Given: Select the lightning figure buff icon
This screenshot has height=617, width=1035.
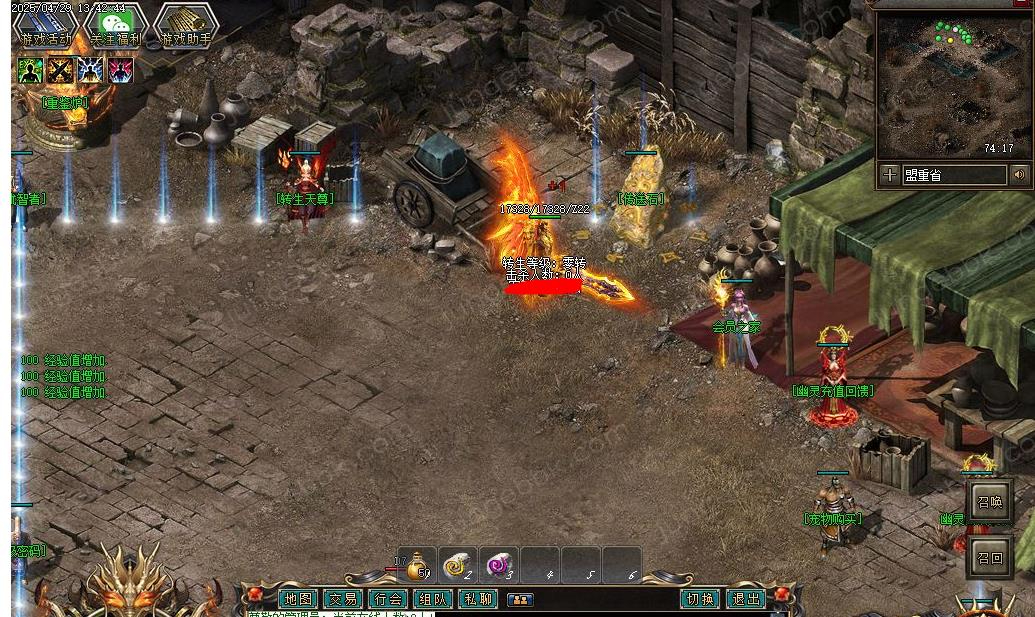Looking at the screenshot, I should click(91, 71).
